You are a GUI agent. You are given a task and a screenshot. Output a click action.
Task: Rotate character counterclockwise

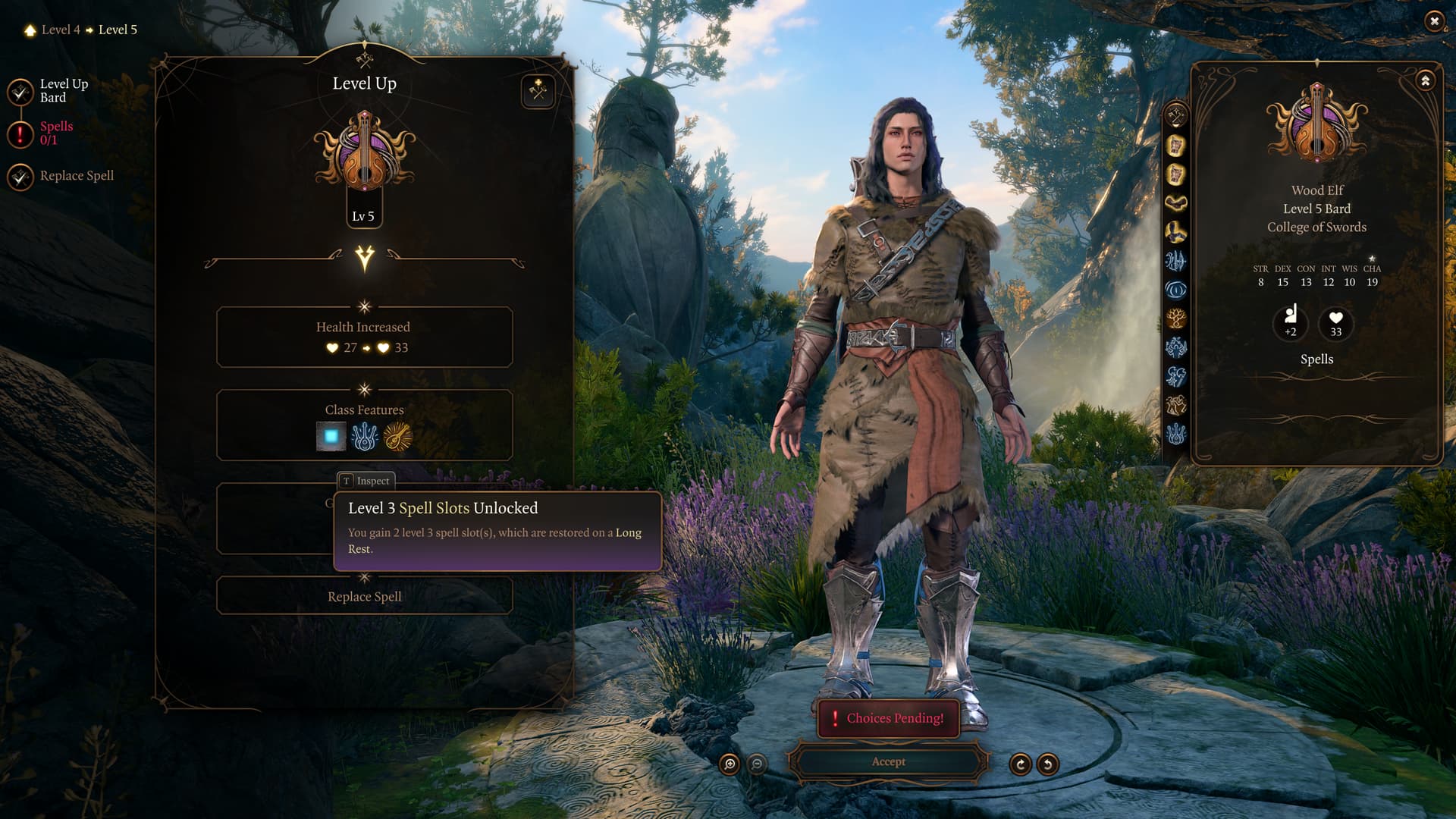(x=1047, y=764)
